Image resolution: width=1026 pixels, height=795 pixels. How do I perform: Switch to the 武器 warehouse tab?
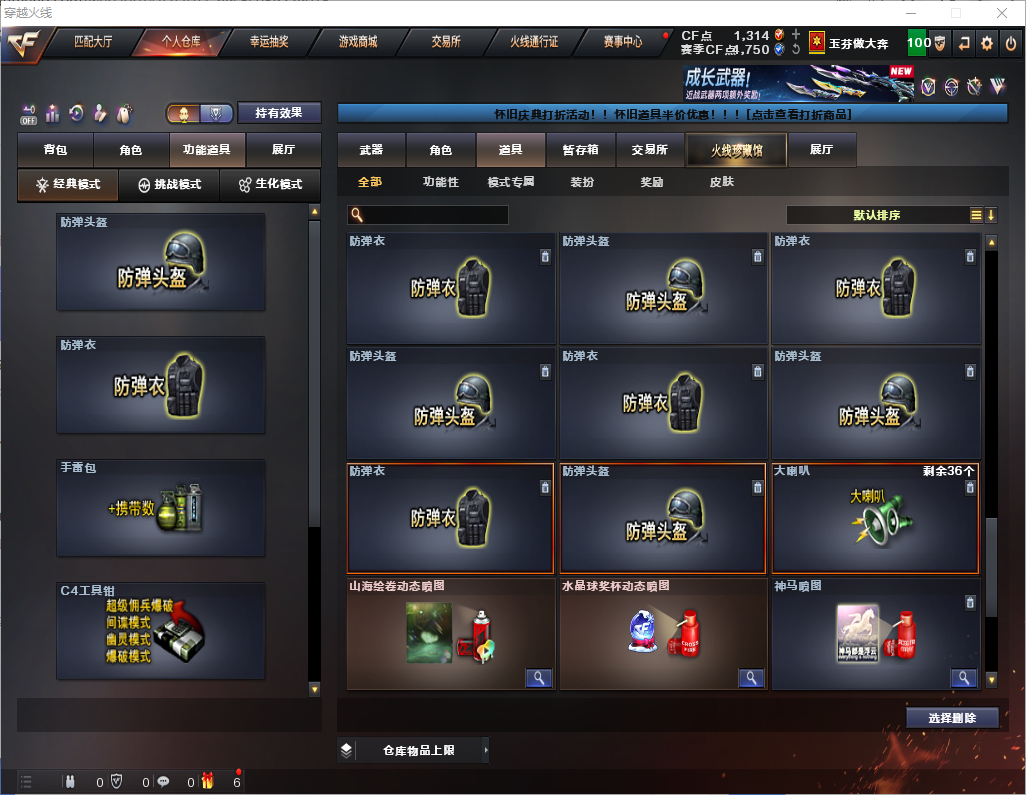371,150
